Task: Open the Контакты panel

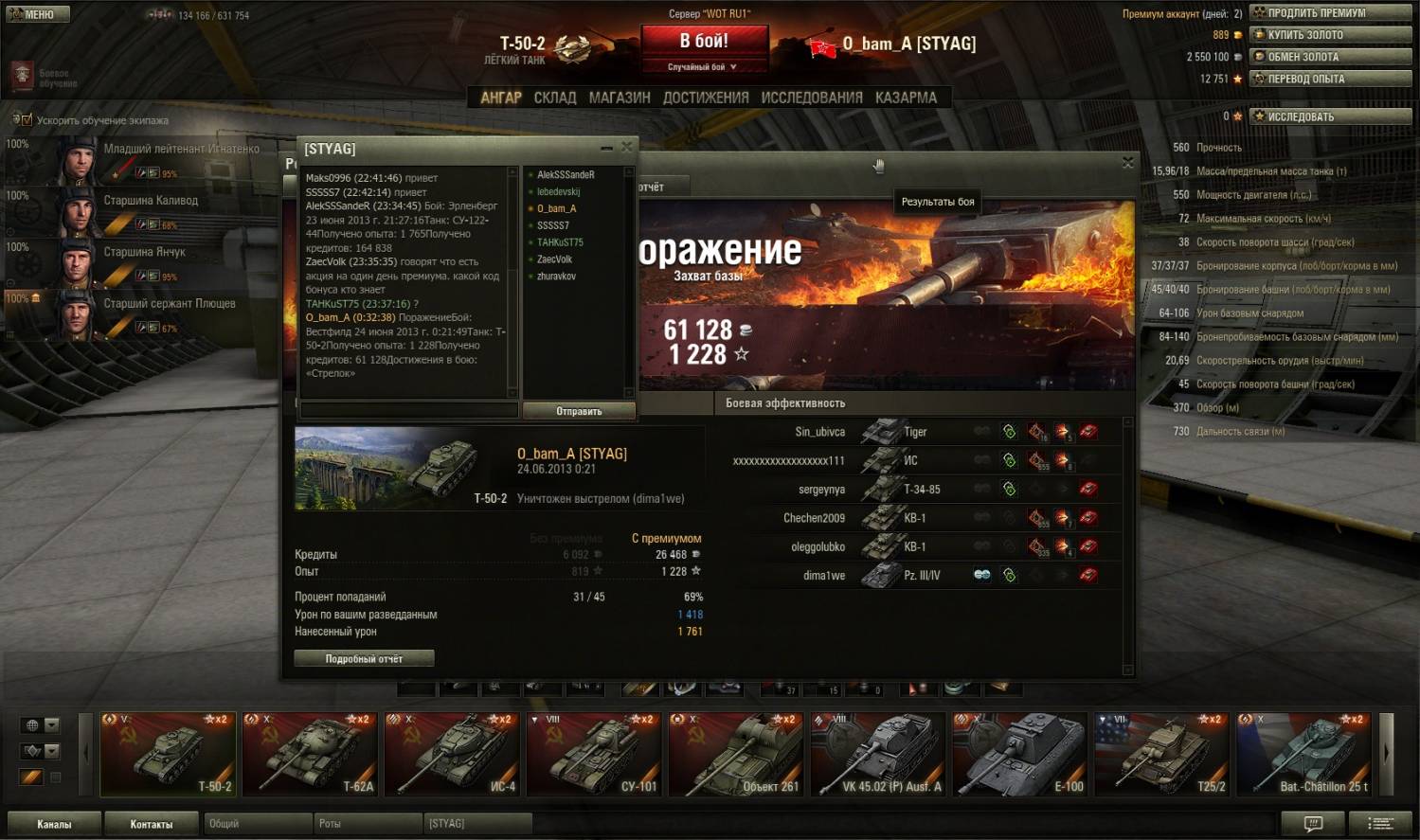Action: (151, 824)
